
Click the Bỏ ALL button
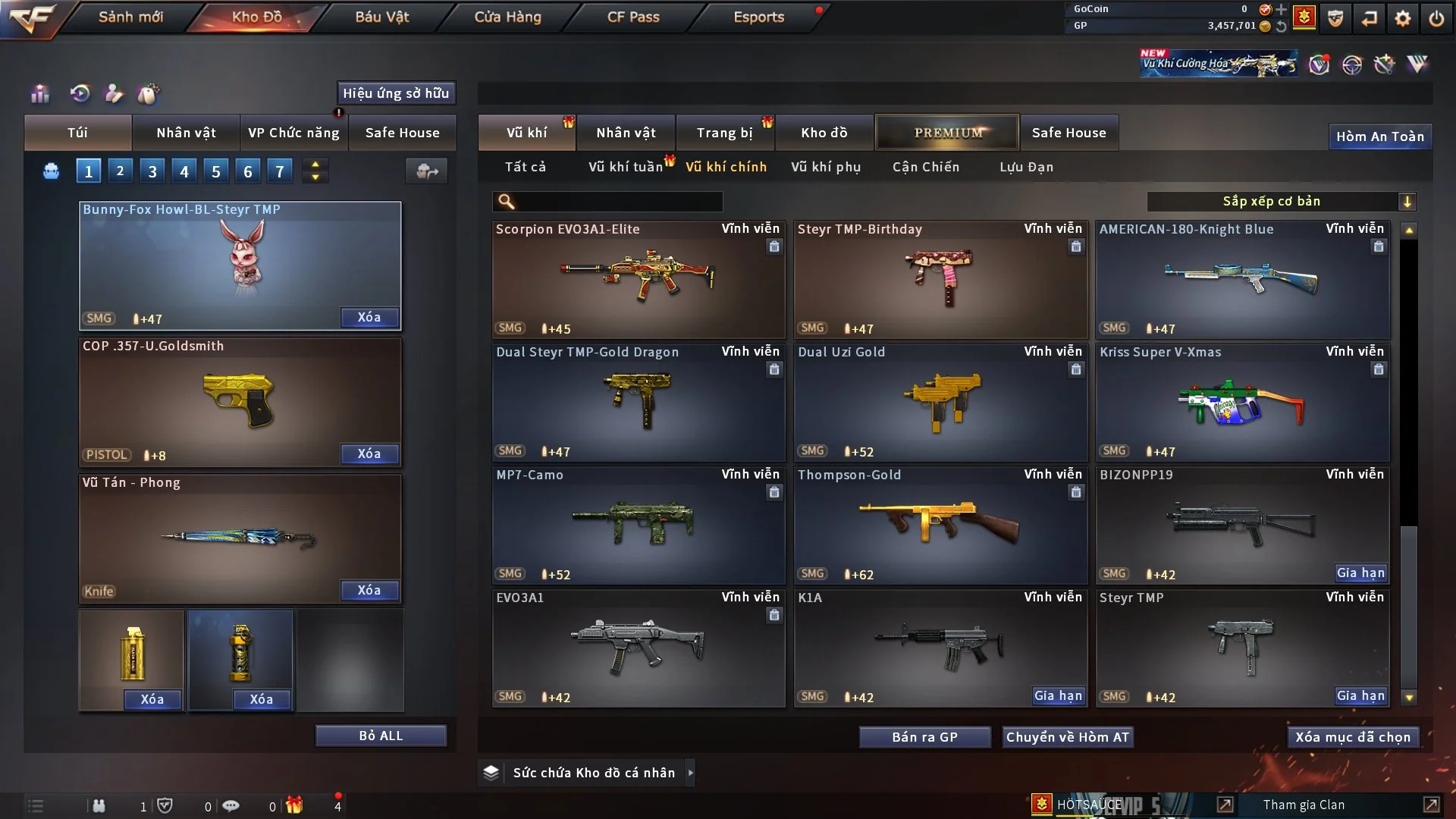coord(381,736)
